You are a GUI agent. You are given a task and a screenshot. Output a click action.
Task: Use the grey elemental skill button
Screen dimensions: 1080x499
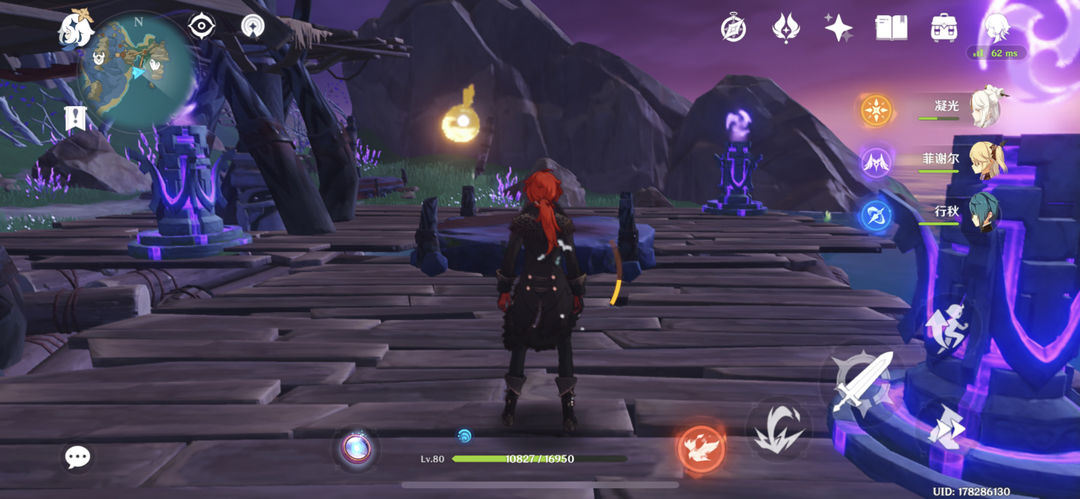(x=776, y=430)
